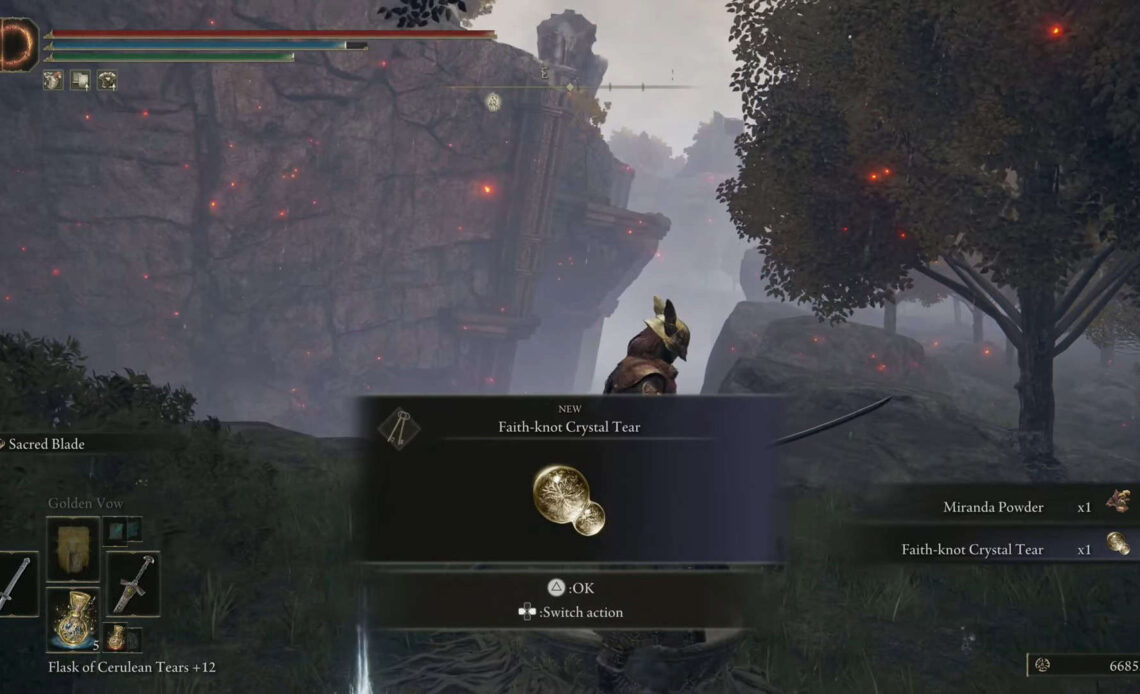Click the left-hand armament sword slot
This screenshot has width=1140, height=694.
click(x=16, y=583)
